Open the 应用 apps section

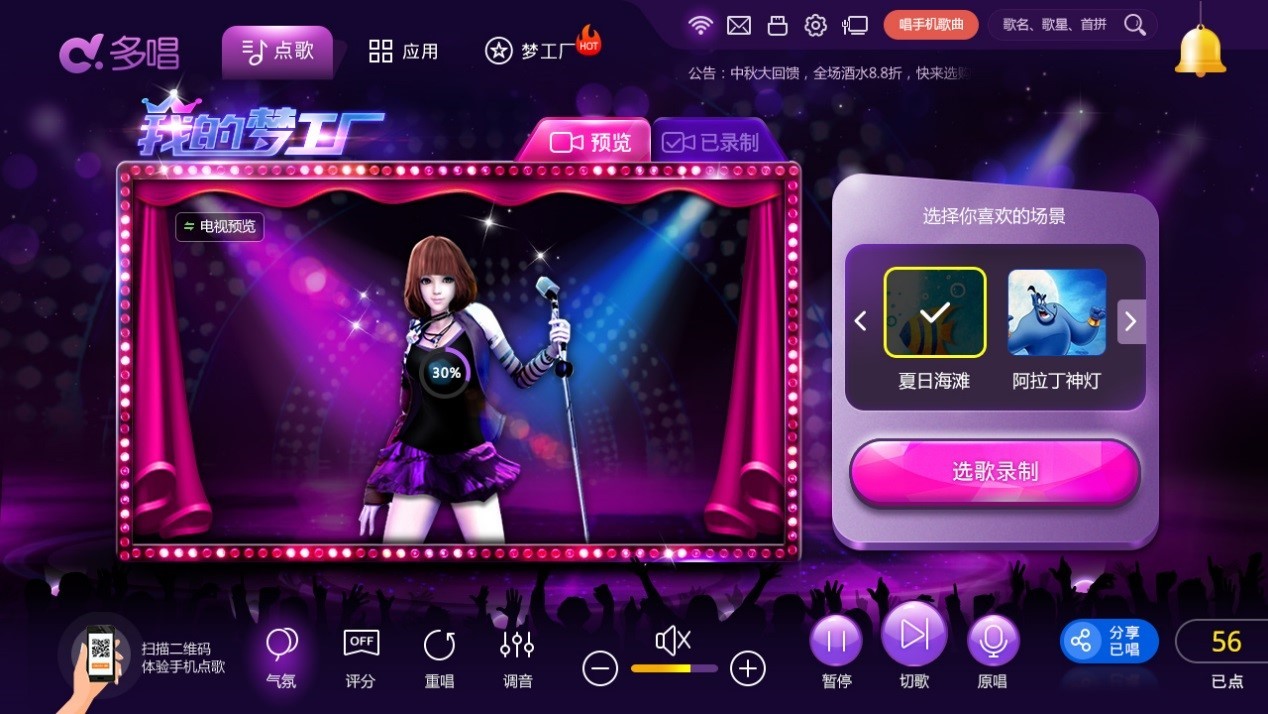coord(403,51)
